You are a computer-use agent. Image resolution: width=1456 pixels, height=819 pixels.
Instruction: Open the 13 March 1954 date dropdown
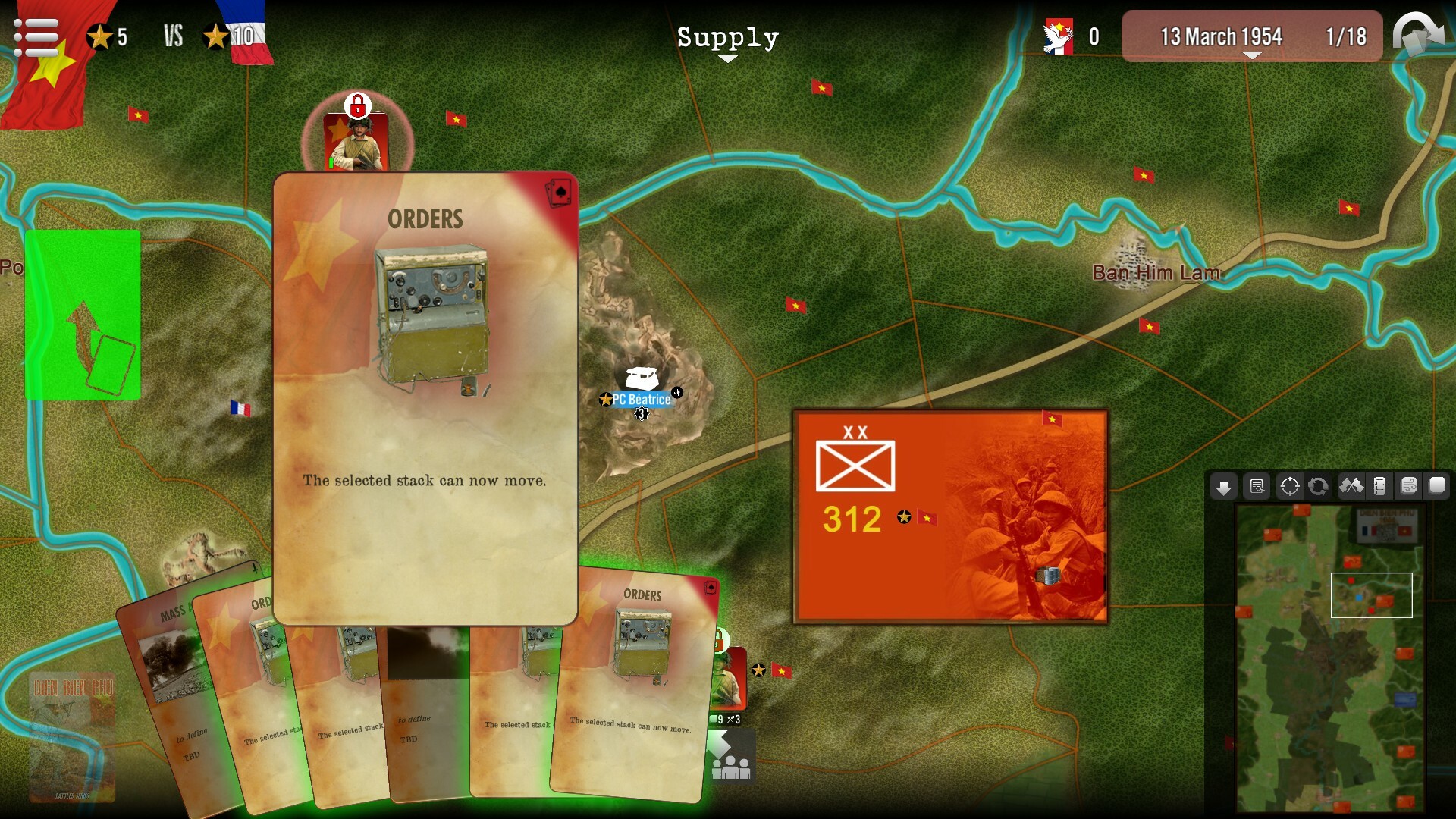coord(1216,36)
